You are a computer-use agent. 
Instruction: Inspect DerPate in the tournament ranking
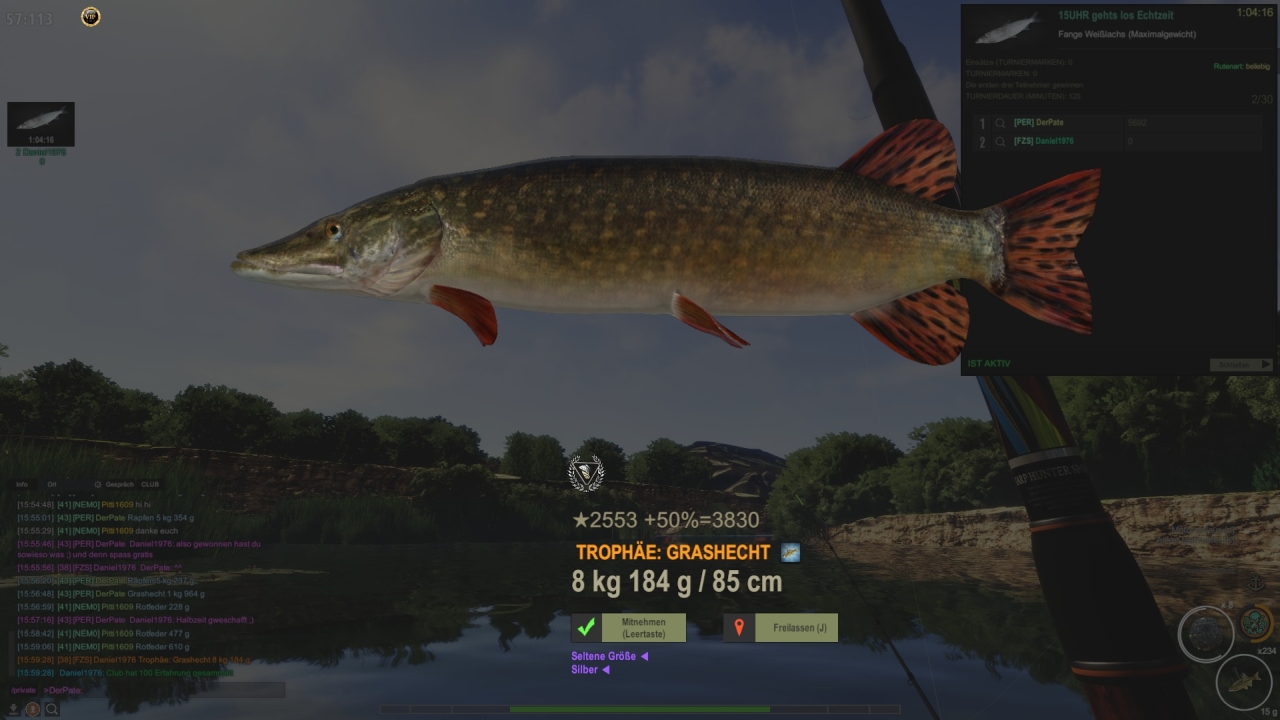tap(1000, 123)
